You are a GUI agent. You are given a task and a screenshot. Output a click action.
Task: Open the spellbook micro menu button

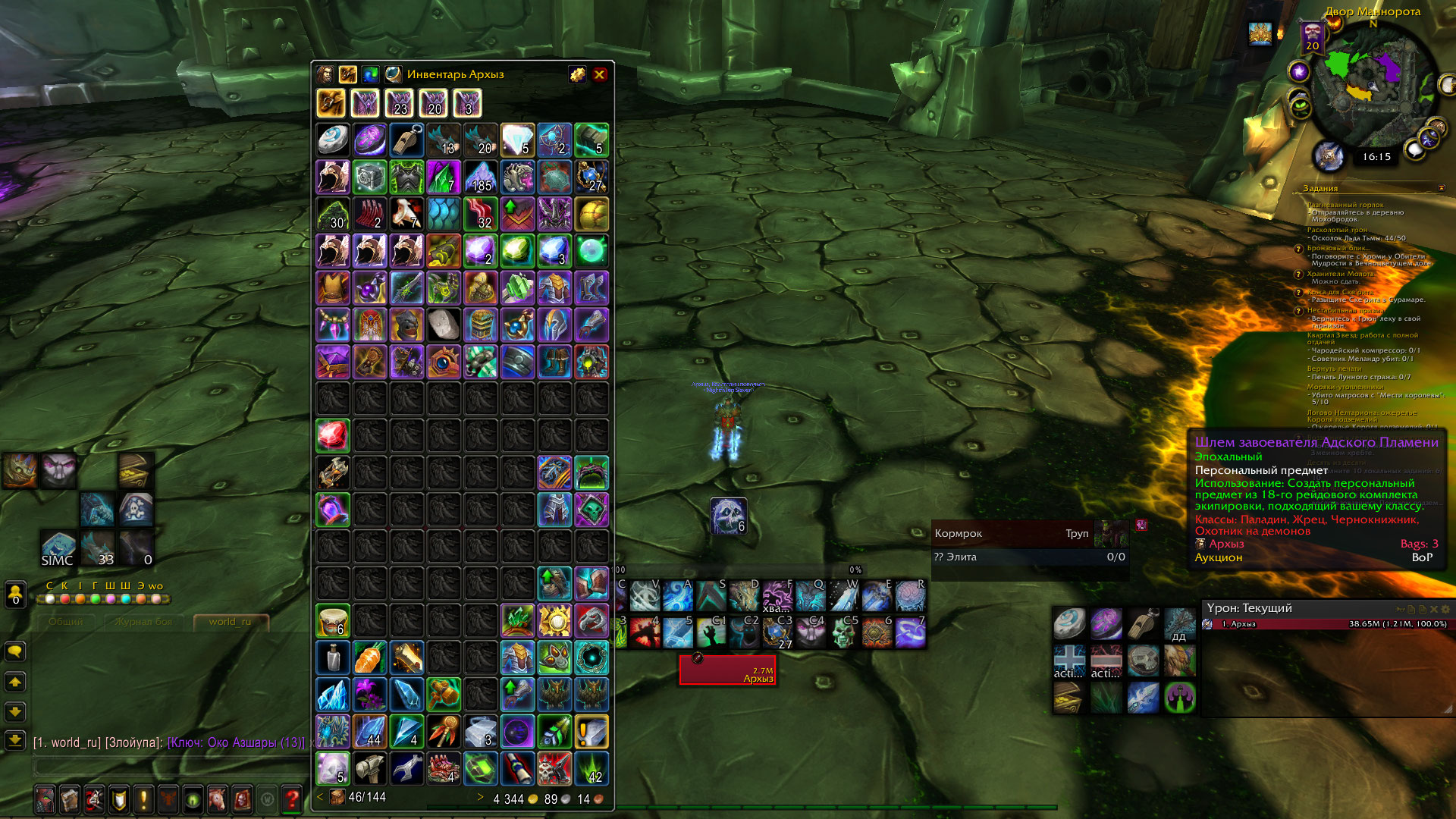70,799
